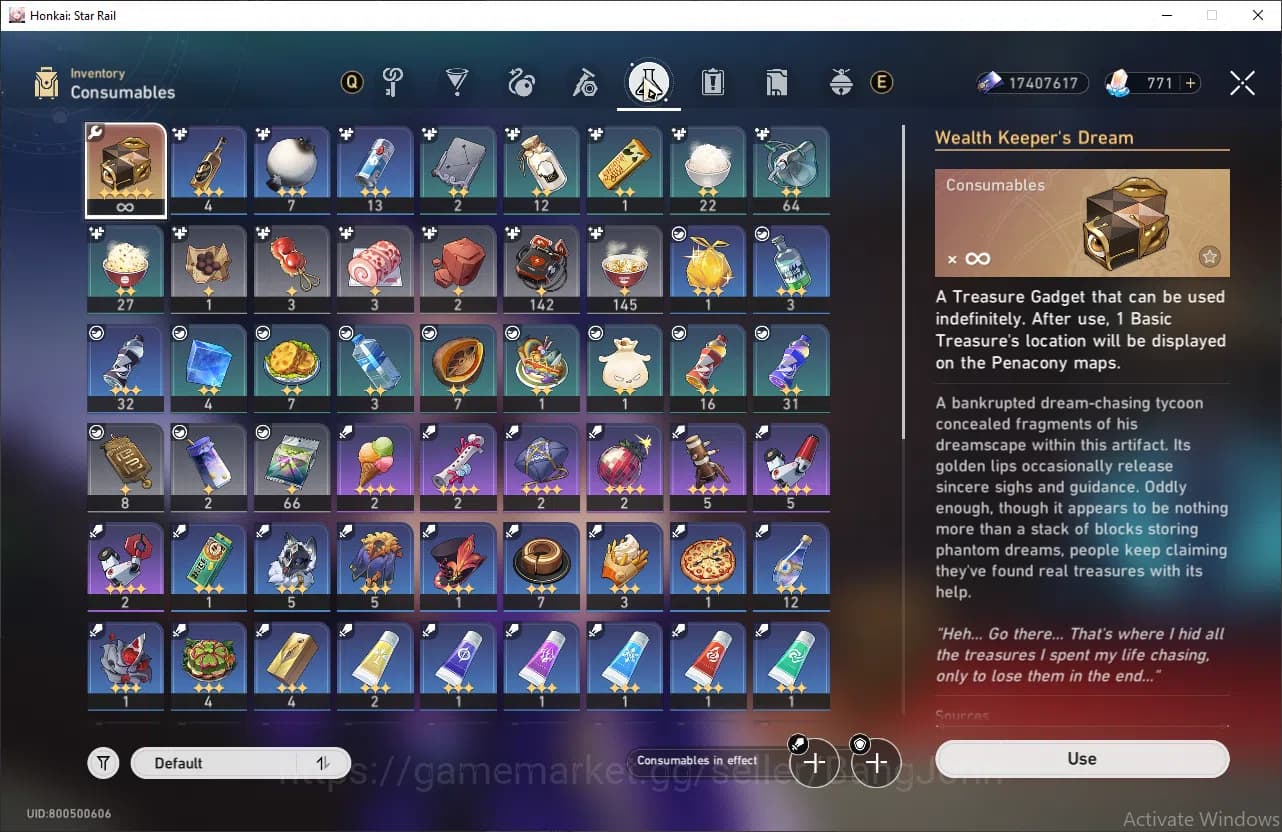The height and width of the screenshot is (832, 1282).
Task: Toggle the Q quick-use slot
Action: click(x=351, y=82)
